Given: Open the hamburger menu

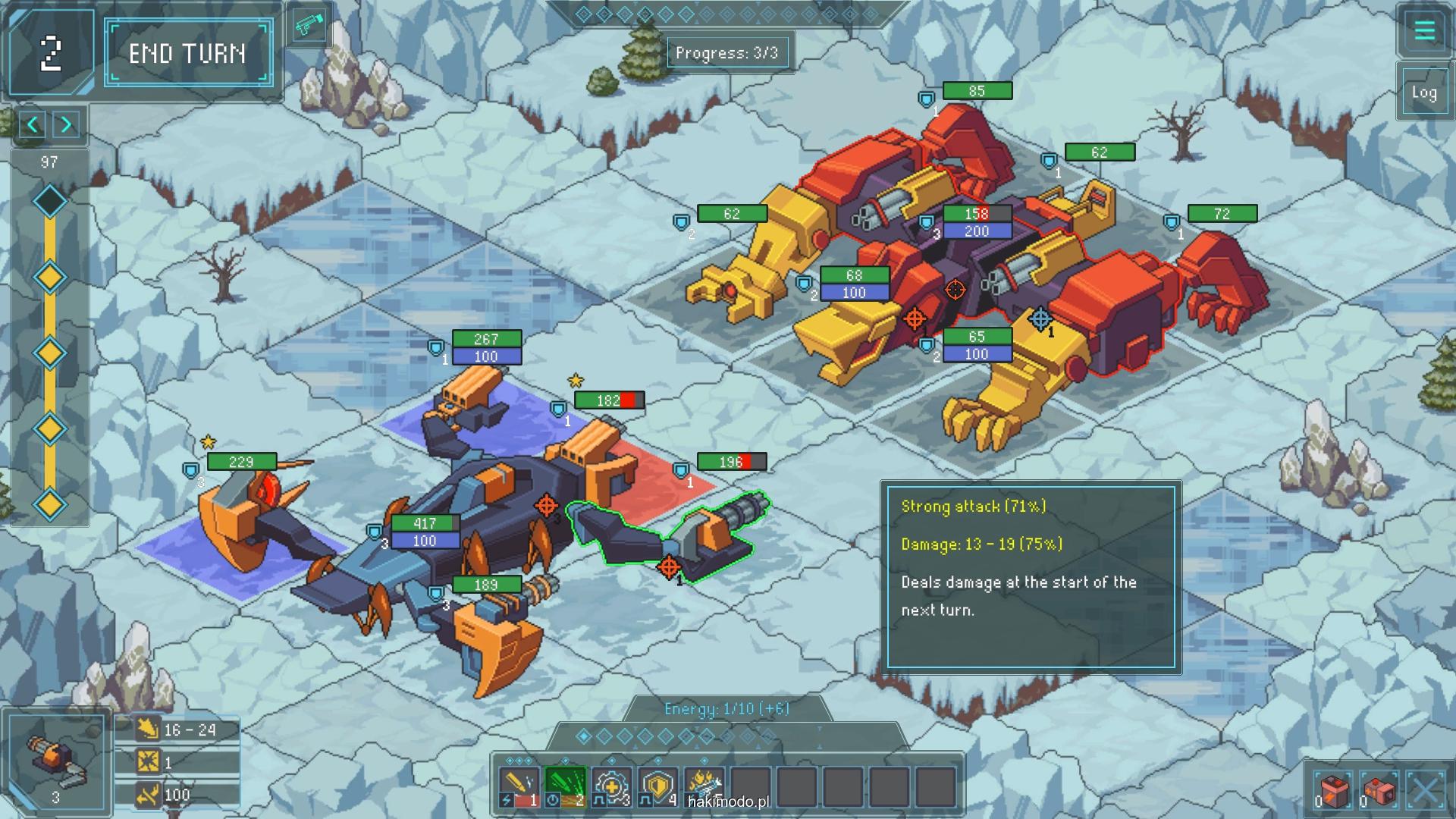Looking at the screenshot, I should coord(1424,31).
